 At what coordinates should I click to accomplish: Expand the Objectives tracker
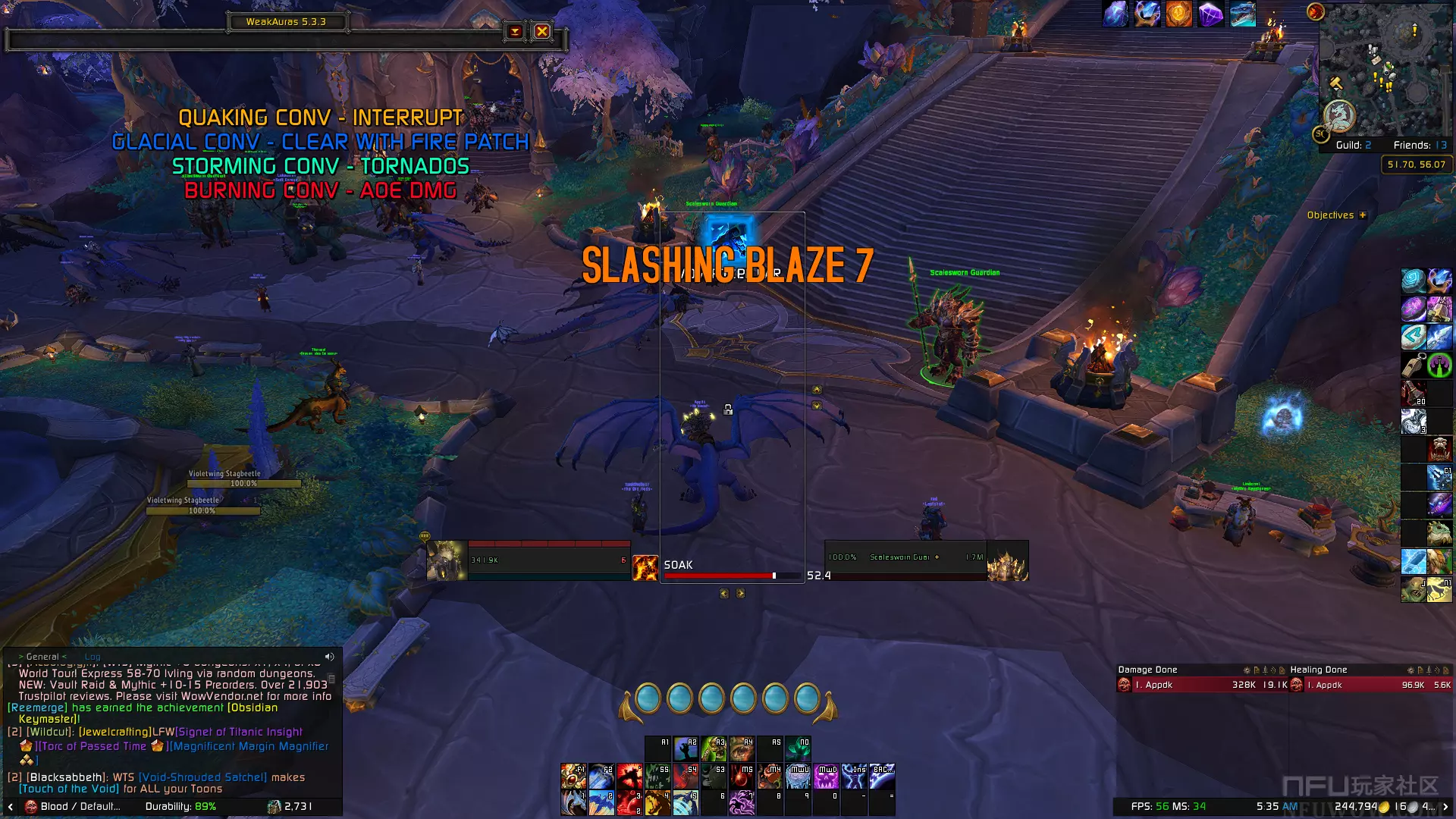pyautogui.click(x=1363, y=215)
